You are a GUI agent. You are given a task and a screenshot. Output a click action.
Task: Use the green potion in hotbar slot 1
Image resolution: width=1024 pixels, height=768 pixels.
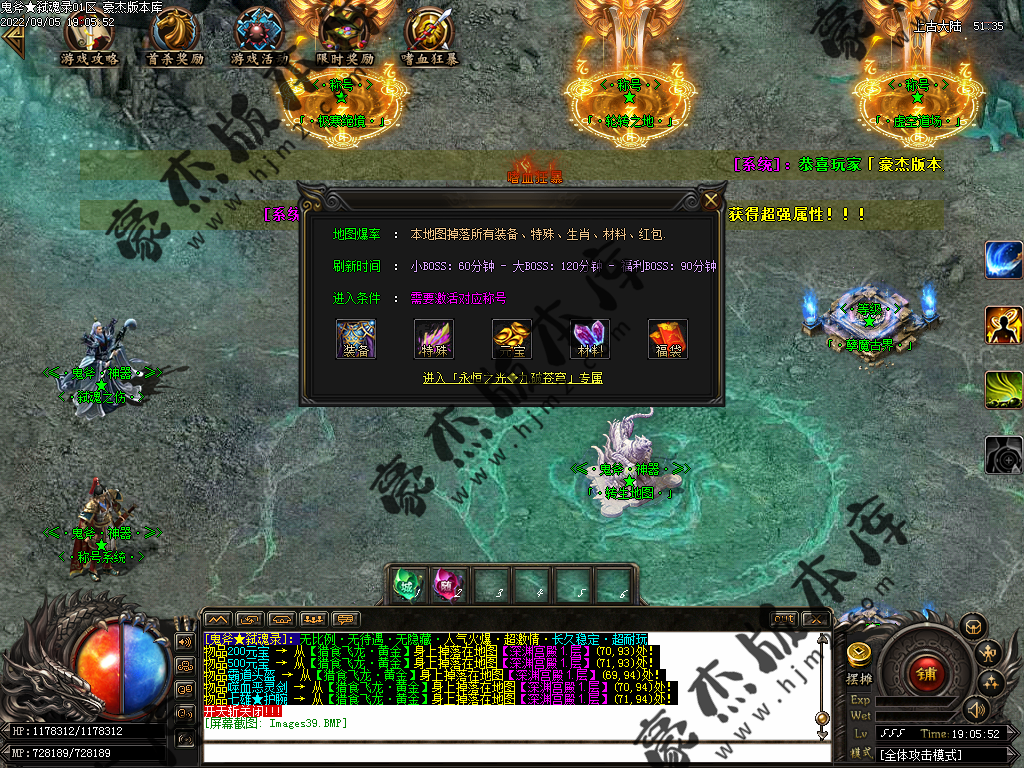point(408,584)
